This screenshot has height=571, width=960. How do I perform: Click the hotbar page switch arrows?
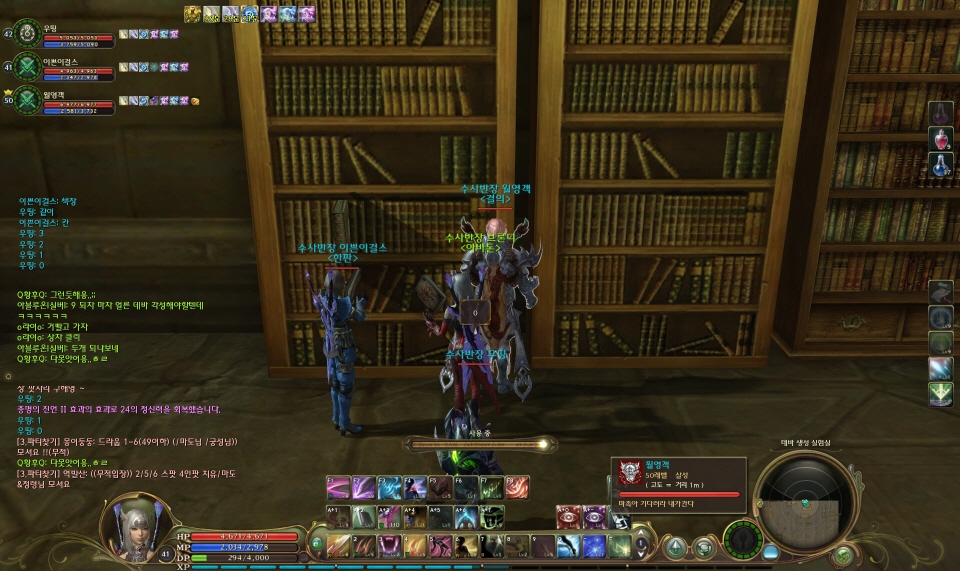(x=641, y=545)
